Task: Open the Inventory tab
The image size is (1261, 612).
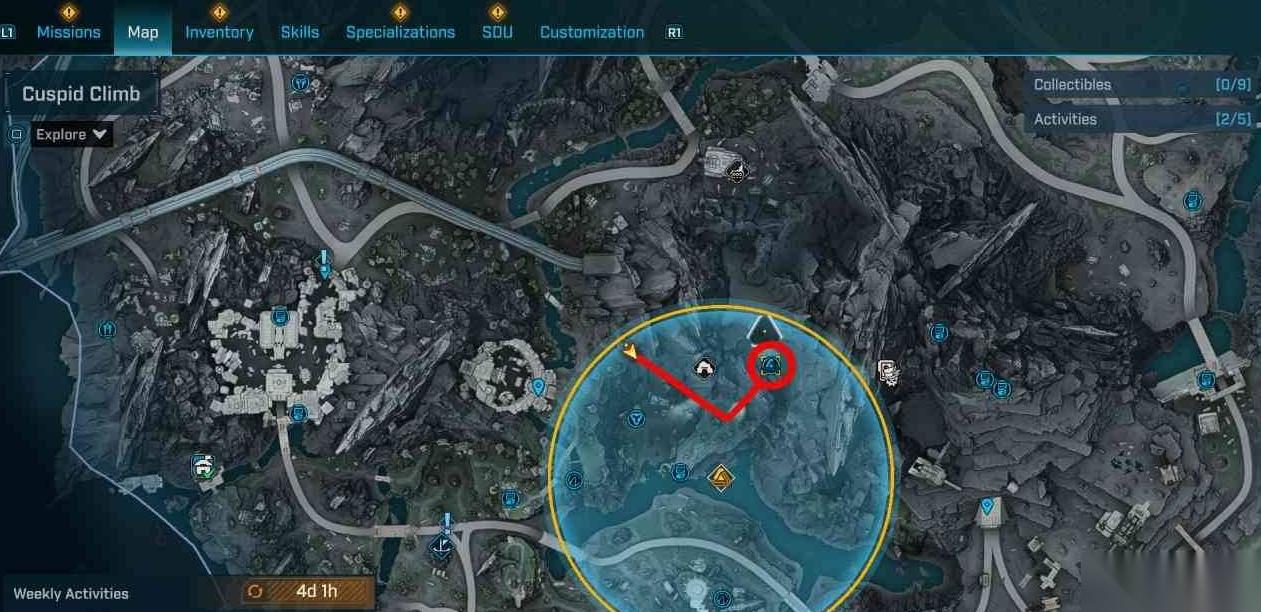Action: [x=219, y=32]
